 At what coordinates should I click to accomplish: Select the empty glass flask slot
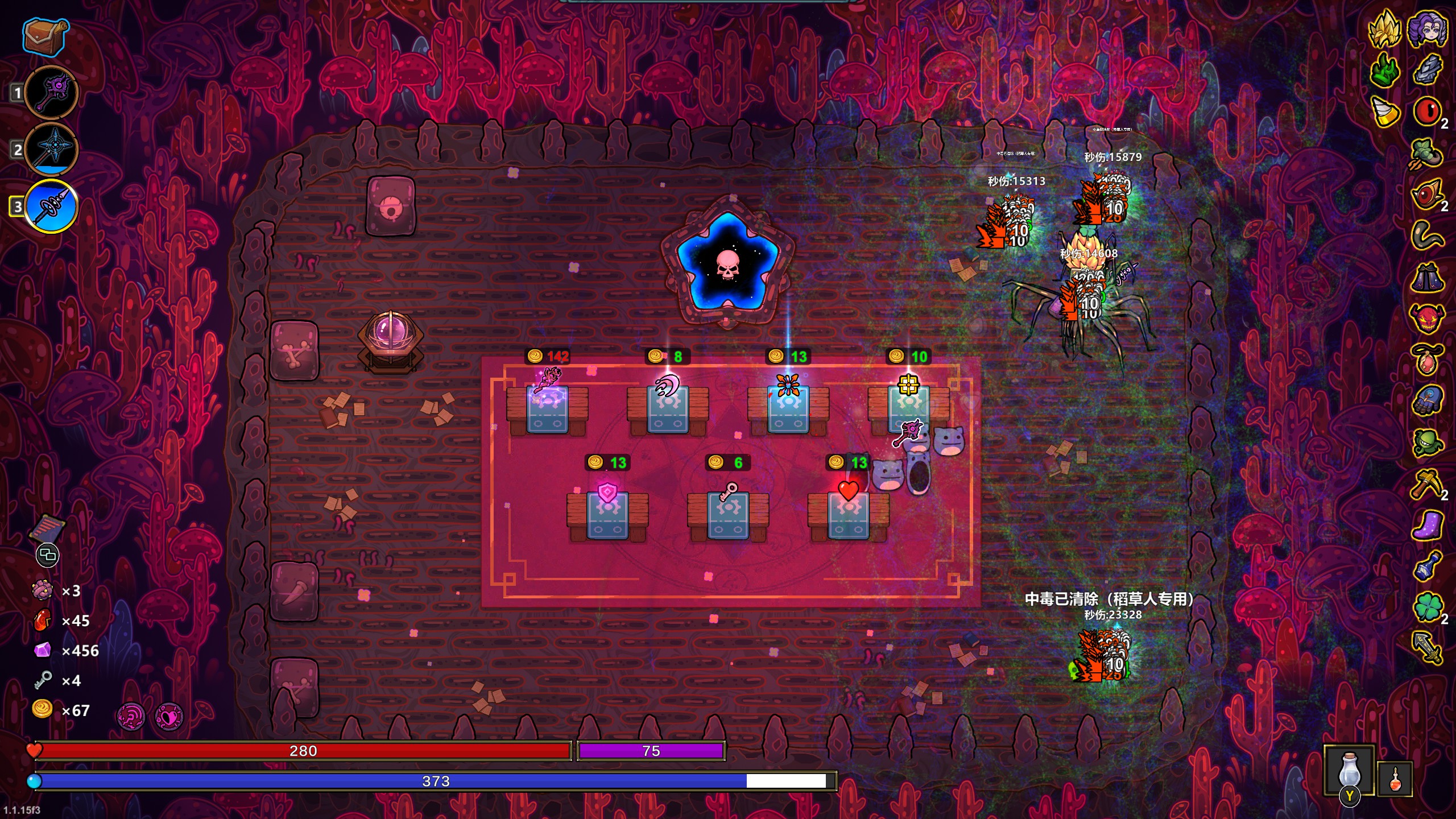[1349, 771]
